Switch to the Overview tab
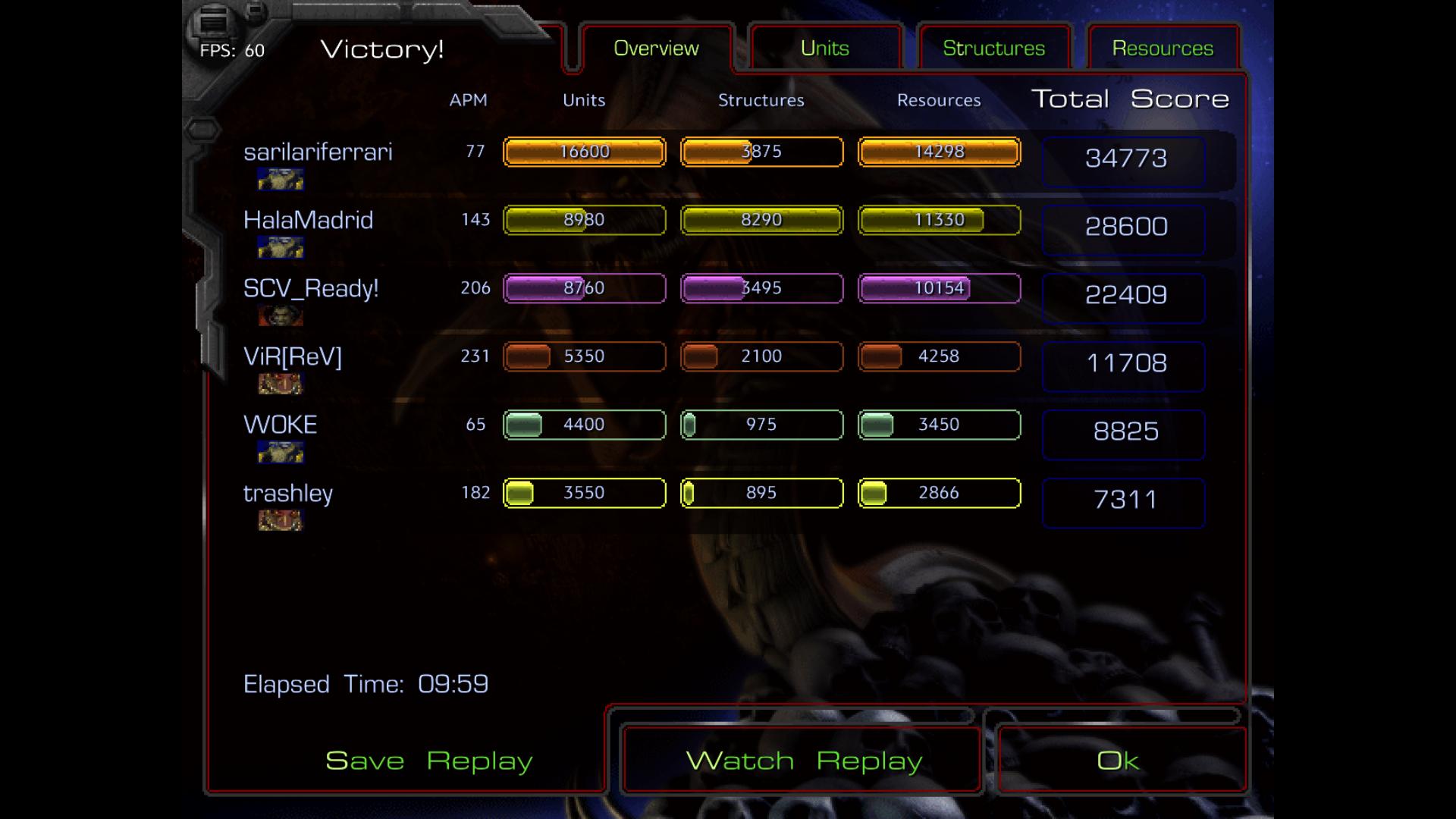This screenshot has height=819, width=1456. pyautogui.click(x=656, y=49)
